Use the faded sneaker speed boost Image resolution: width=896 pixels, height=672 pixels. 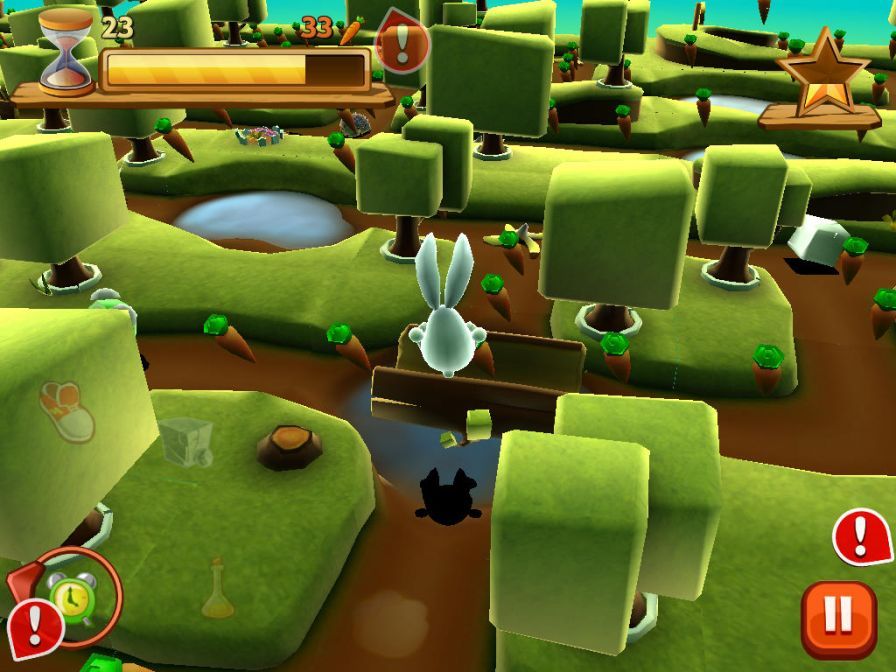pyautogui.click(x=67, y=410)
